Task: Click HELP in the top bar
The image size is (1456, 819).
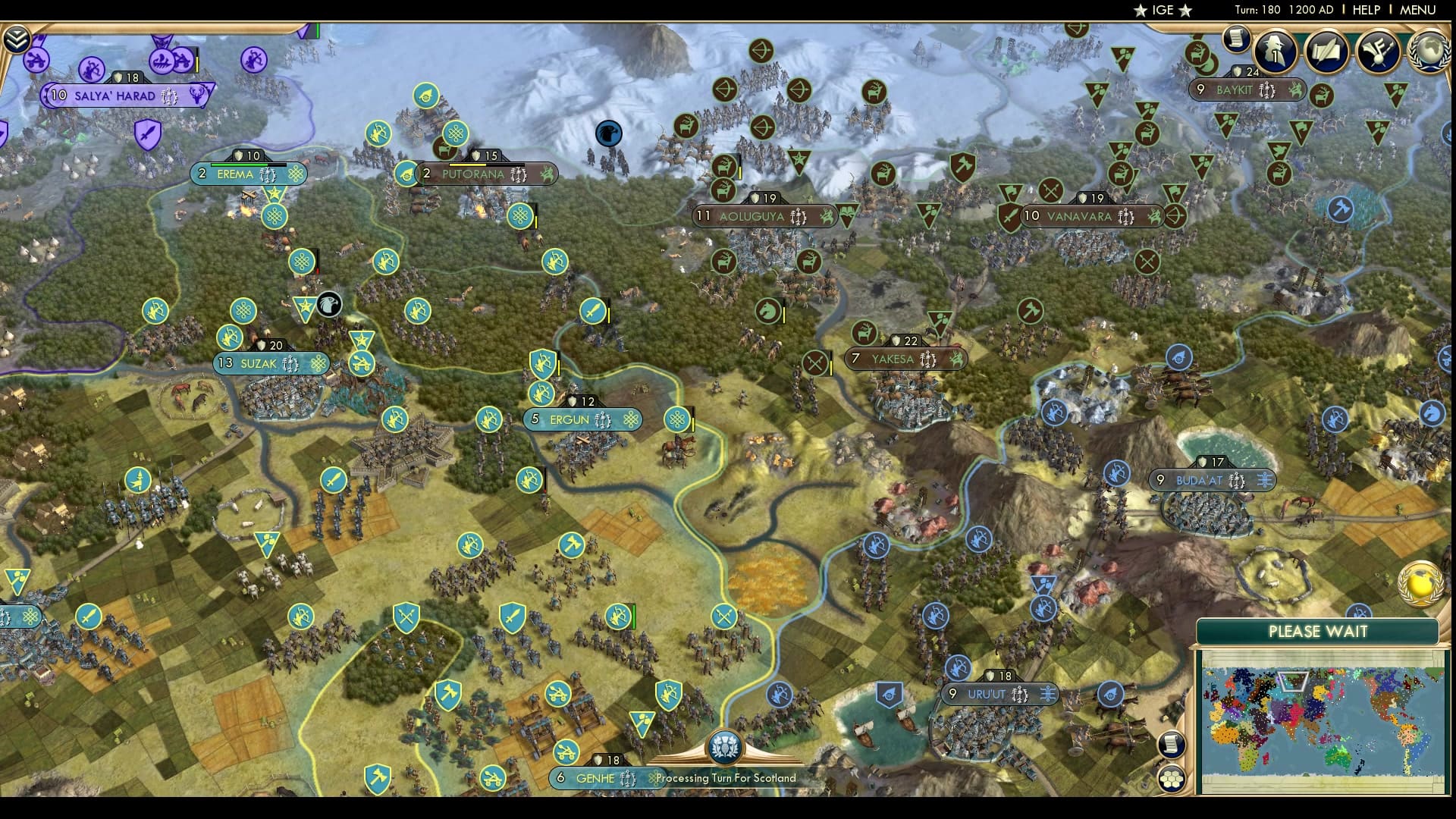Action: tap(1365, 11)
